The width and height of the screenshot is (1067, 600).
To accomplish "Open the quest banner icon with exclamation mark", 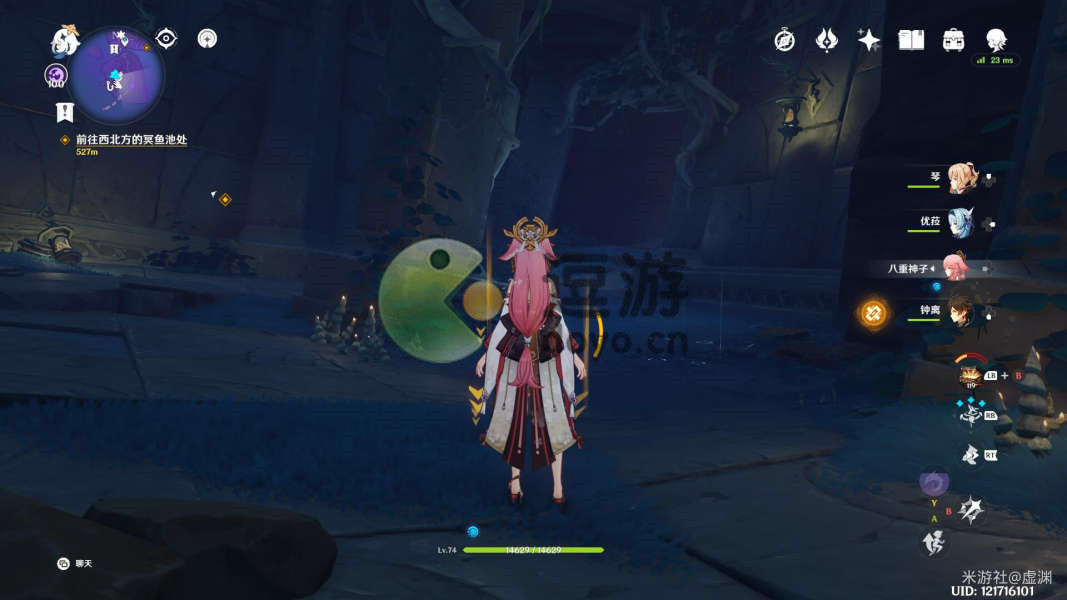I will (x=65, y=111).
